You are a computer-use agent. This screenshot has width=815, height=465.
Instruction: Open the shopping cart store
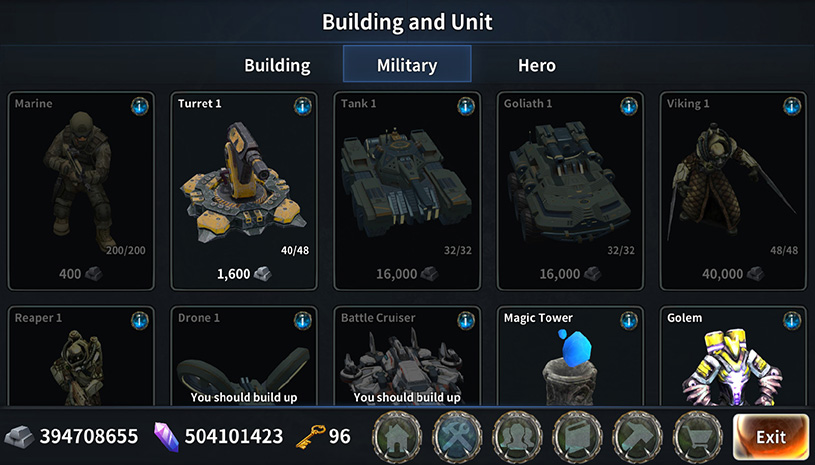699,436
